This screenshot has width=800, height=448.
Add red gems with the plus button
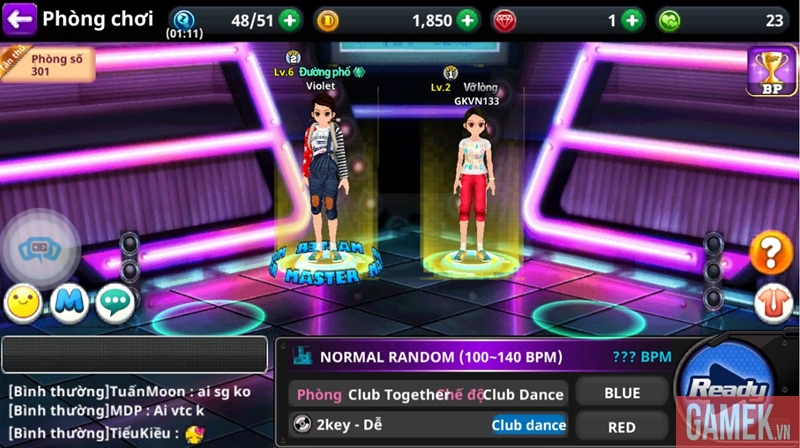tap(632, 19)
